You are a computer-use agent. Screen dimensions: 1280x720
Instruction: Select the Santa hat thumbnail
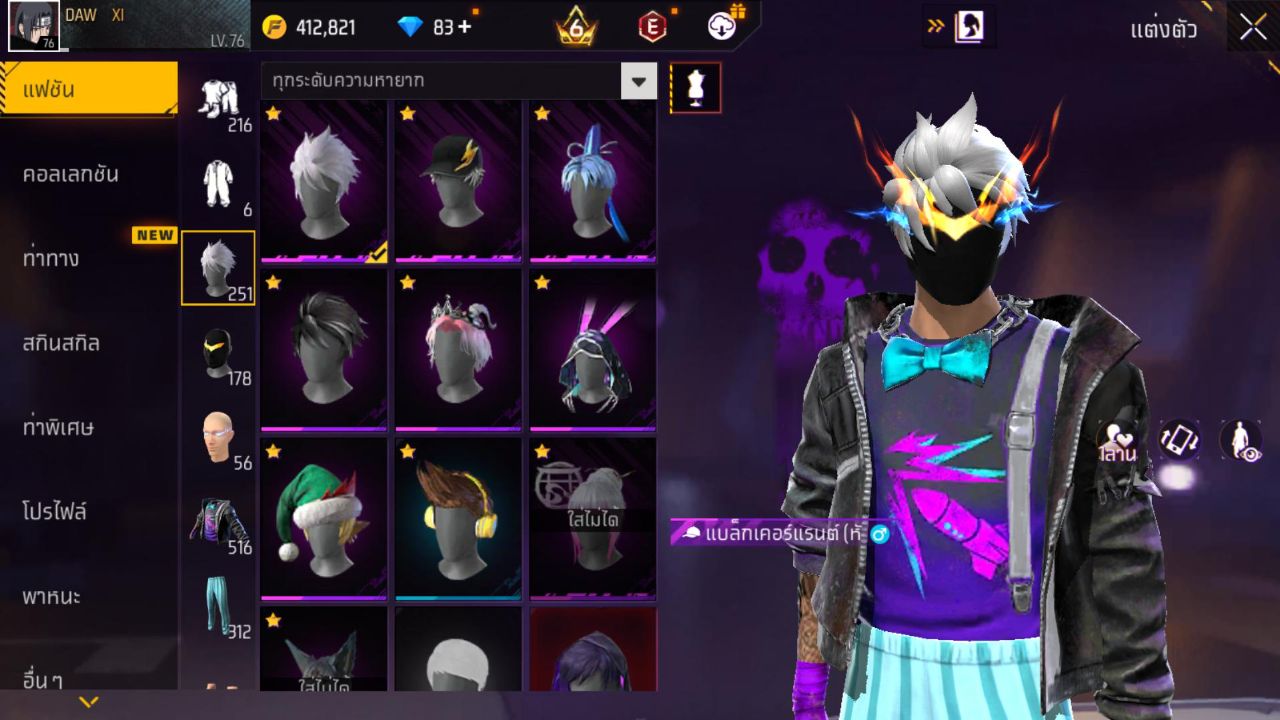click(323, 516)
